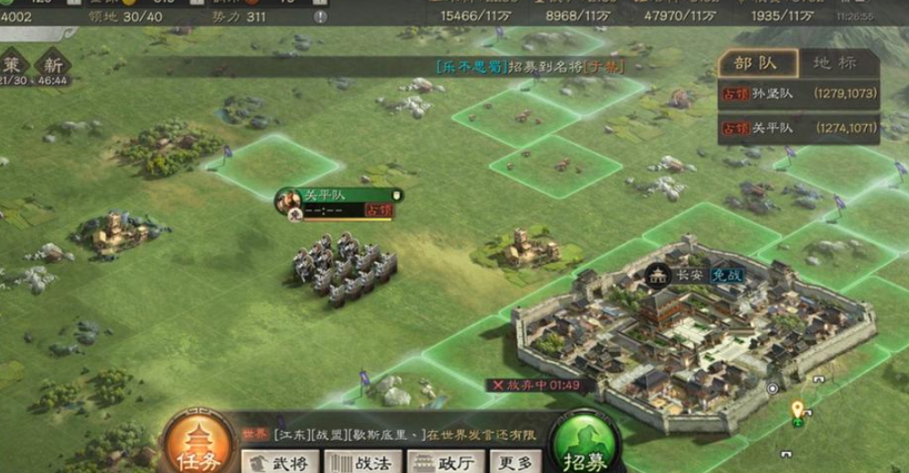Open the green 招募 recruit button
The height and width of the screenshot is (473, 909).
click(585, 447)
